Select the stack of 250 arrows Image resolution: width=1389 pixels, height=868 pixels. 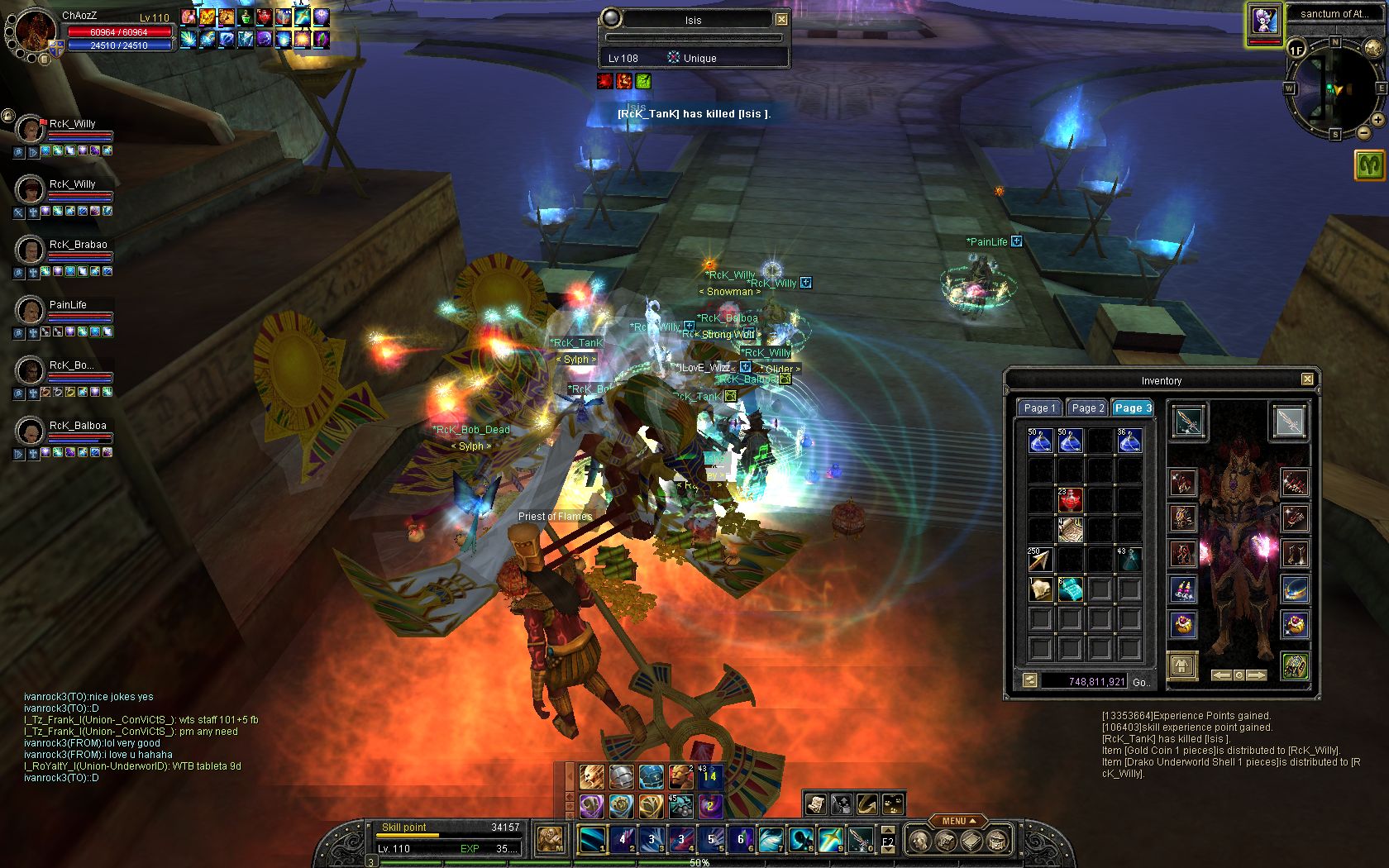tap(1040, 560)
